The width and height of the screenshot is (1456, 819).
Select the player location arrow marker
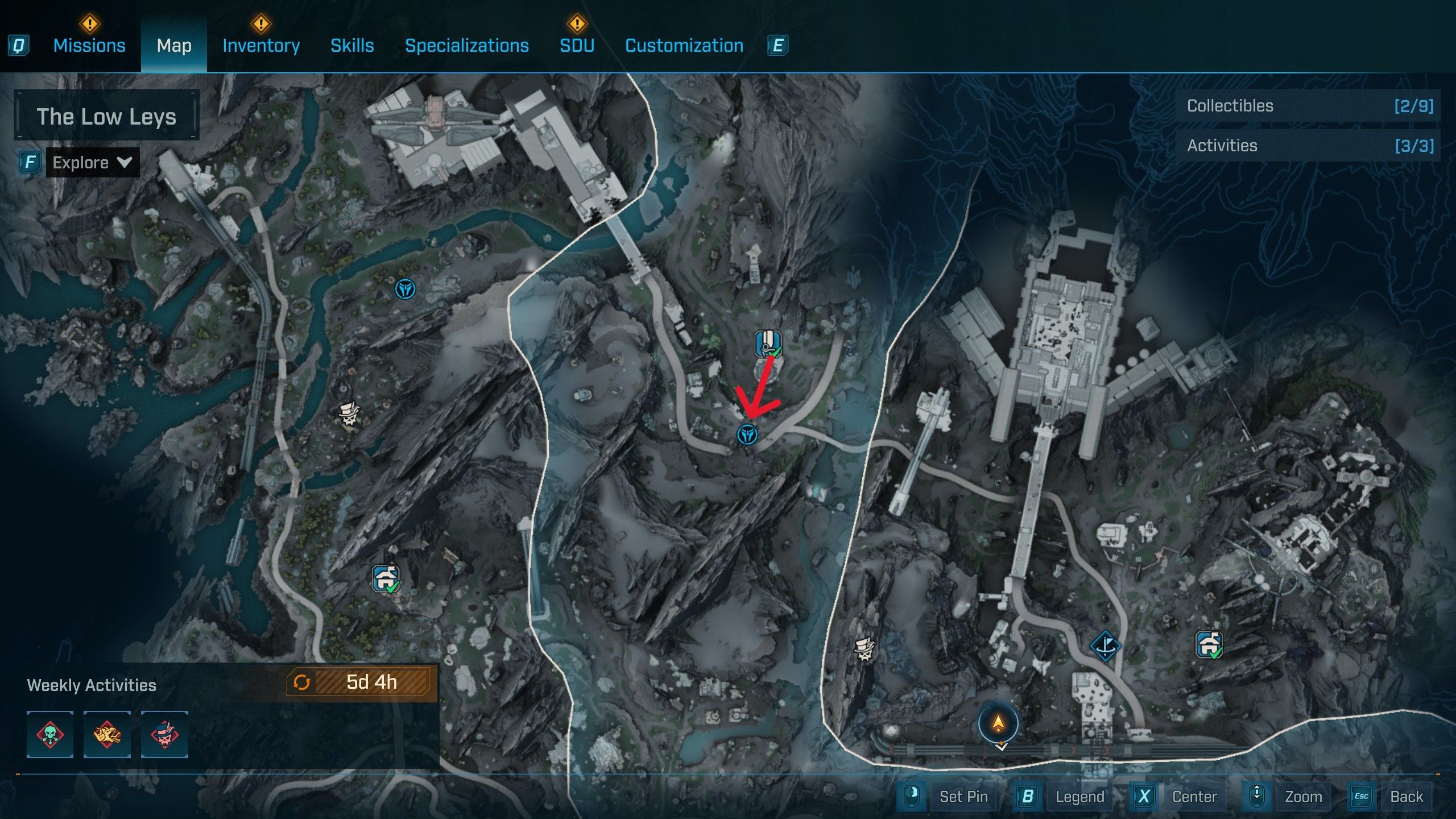coord(998,723)
